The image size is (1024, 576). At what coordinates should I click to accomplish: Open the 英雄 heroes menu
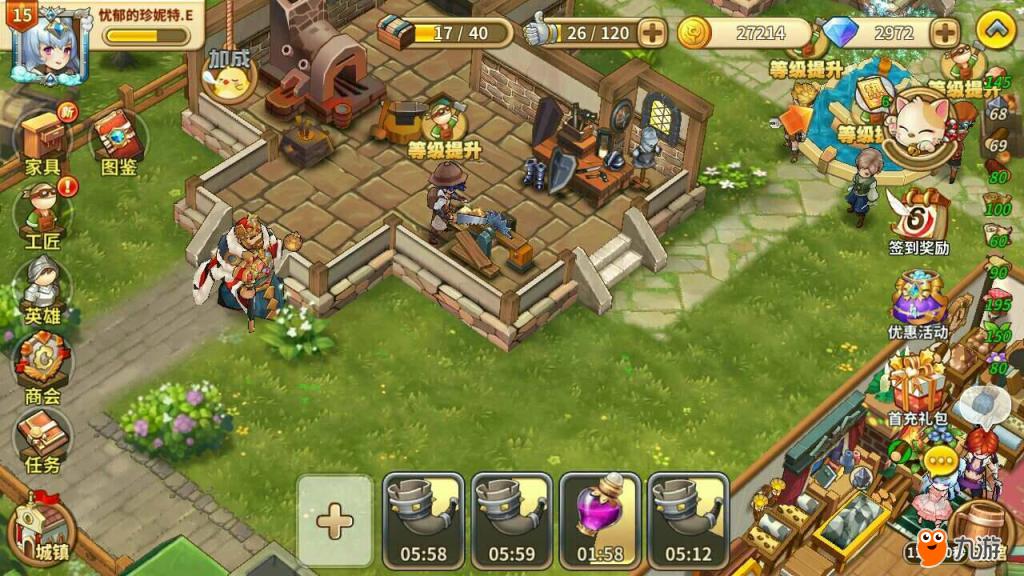(x=42, y=288)
